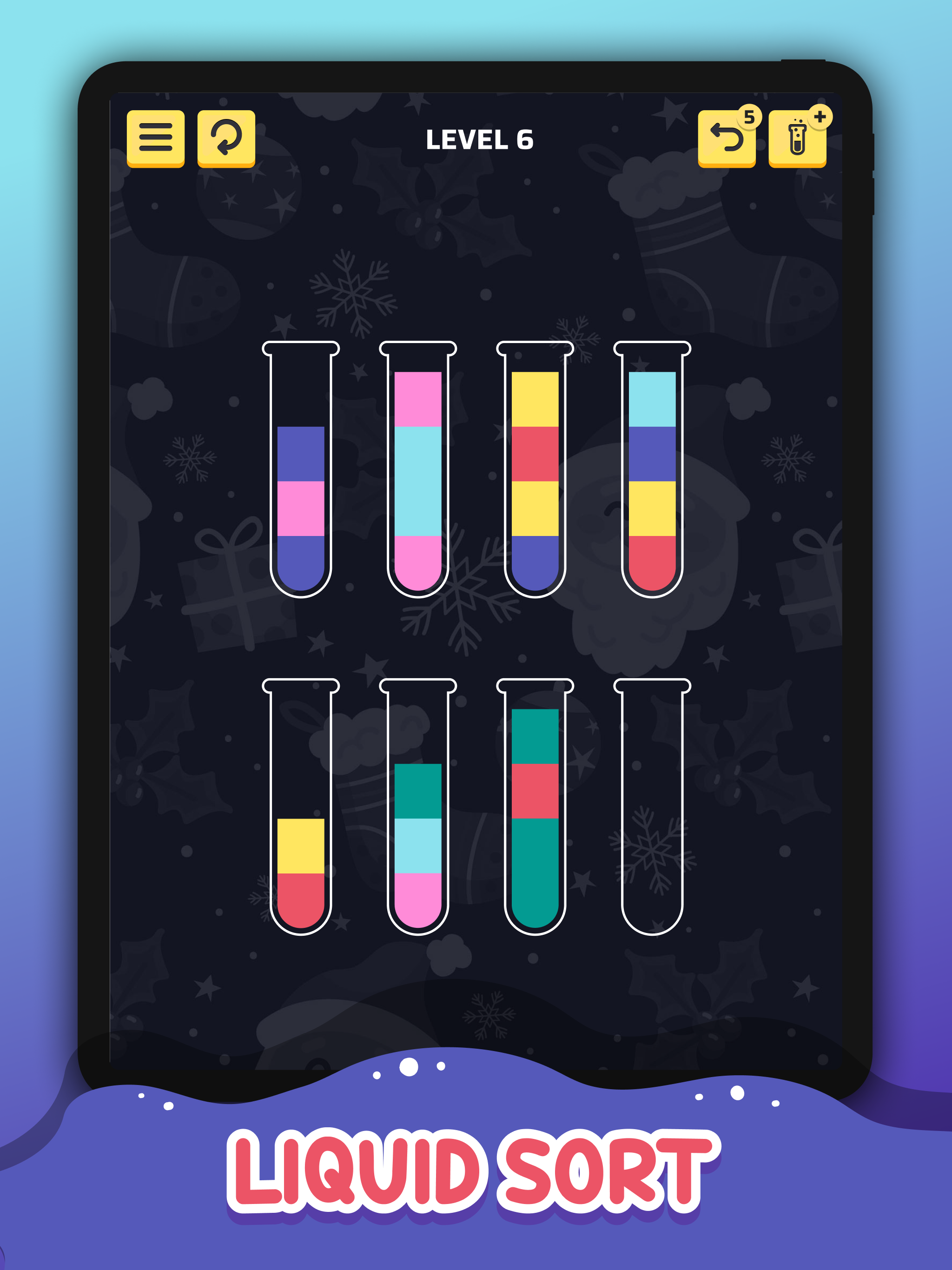Add an extra test tube
The image size is (952, 1270).
click(x=799, y=139)
